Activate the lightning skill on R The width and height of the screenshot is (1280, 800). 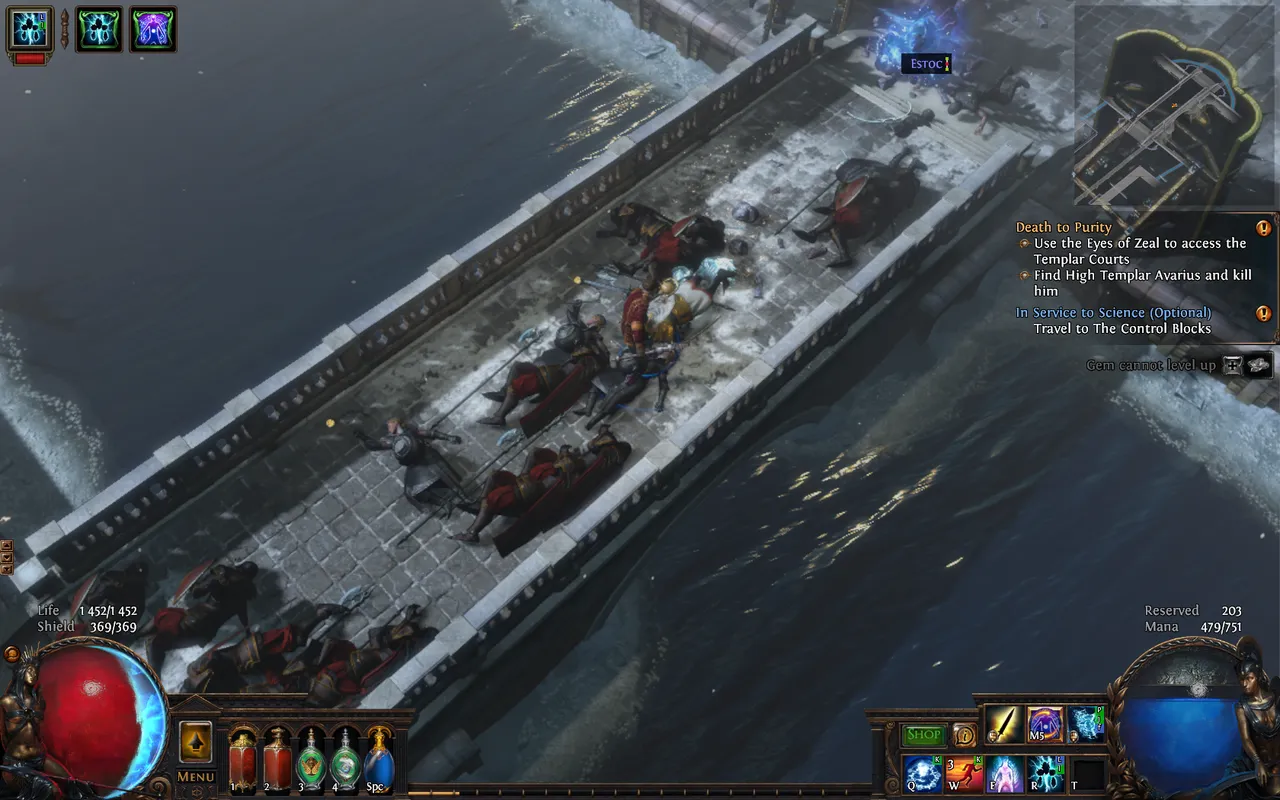tap(1047, 774)
